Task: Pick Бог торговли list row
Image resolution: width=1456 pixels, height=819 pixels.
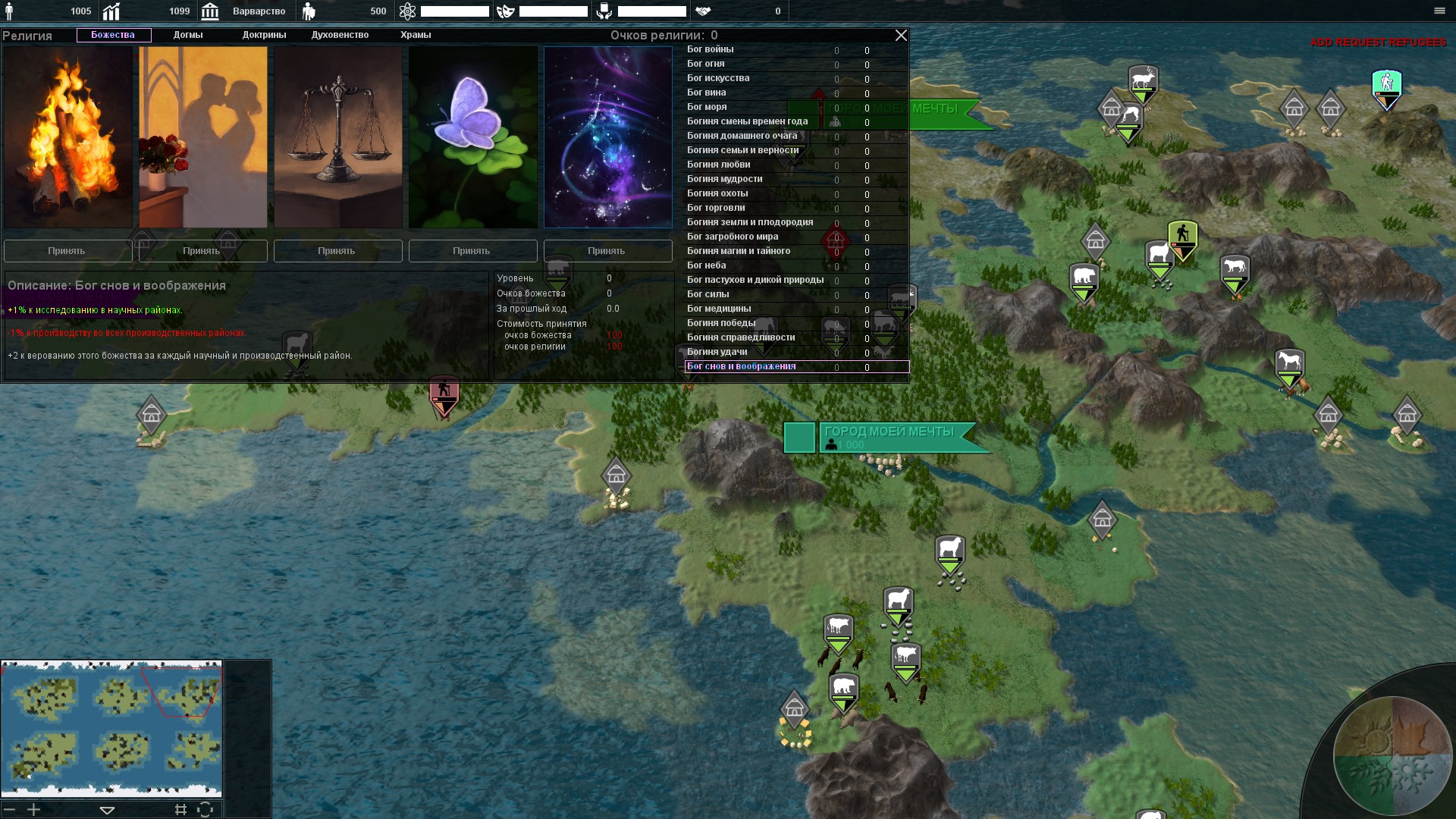Action: 716,209
